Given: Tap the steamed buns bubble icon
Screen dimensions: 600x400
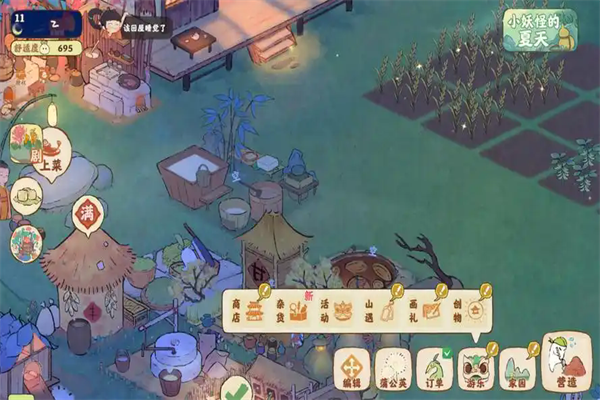Looking at the screenshot, I should point(27,195).
